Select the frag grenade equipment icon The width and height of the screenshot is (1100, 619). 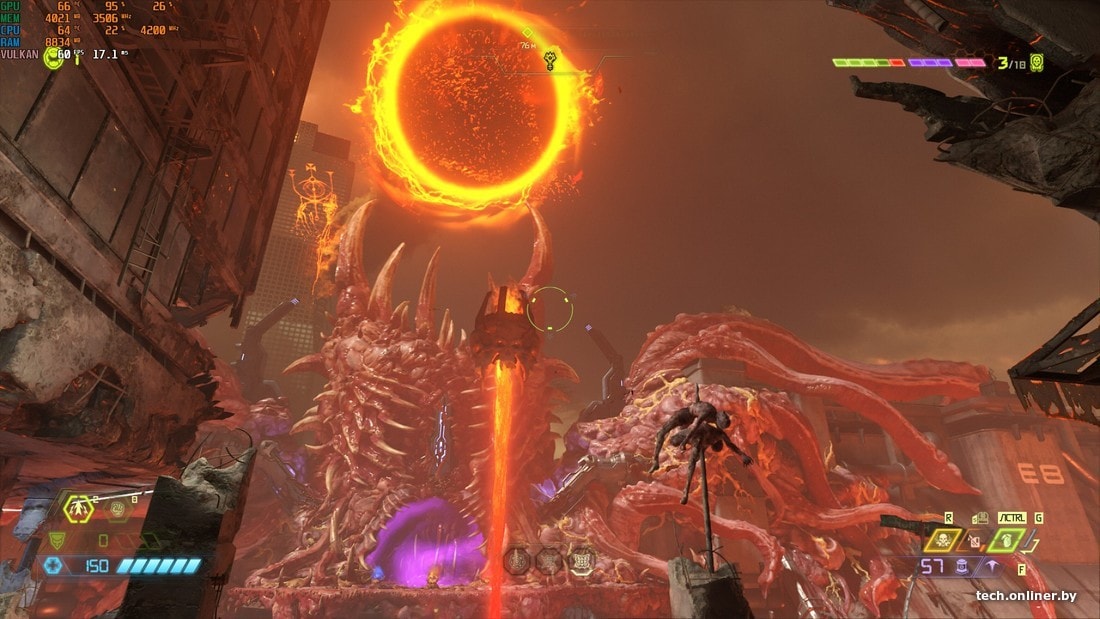pos(79,508)
